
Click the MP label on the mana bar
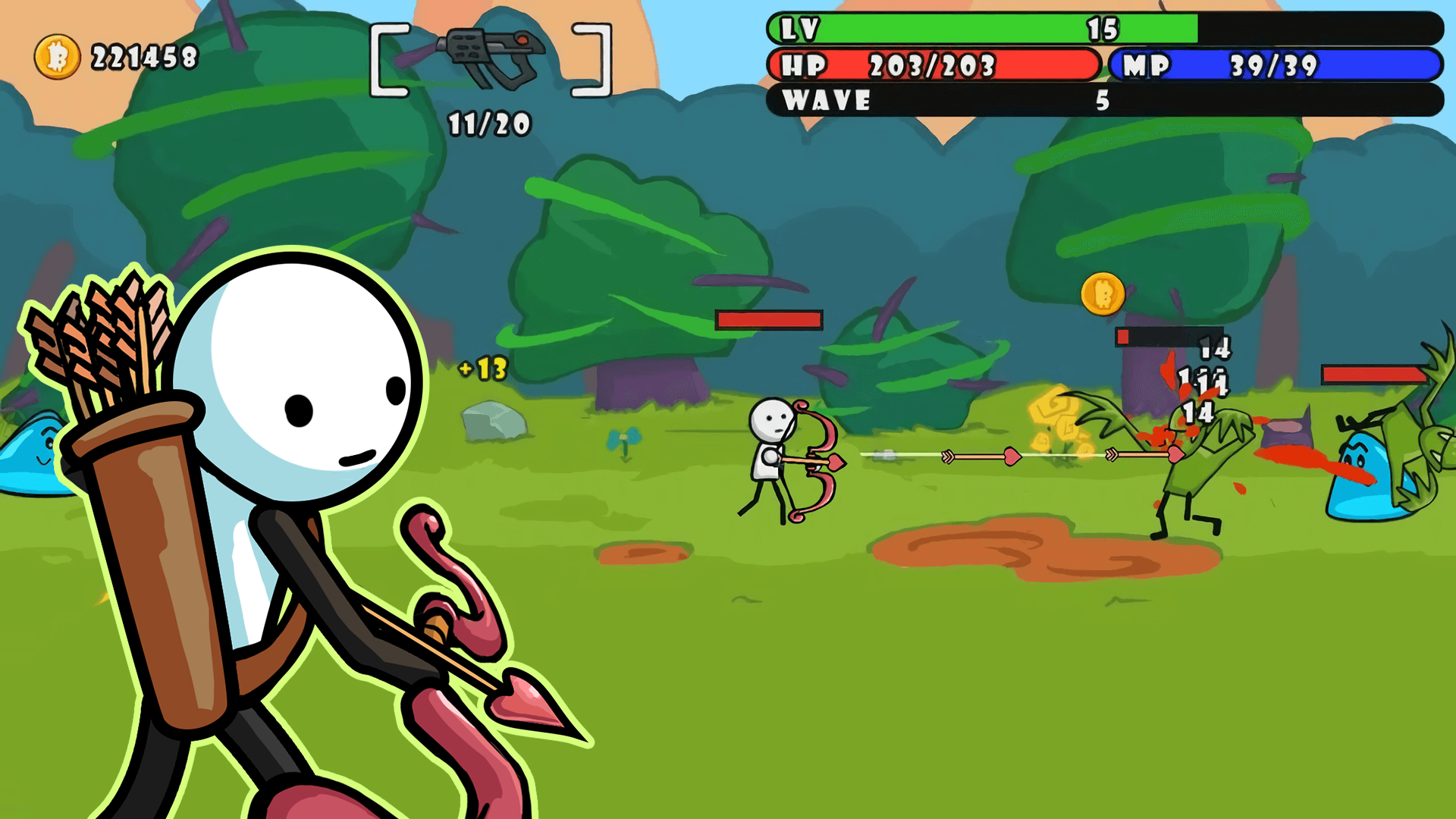pos(1145,66)
